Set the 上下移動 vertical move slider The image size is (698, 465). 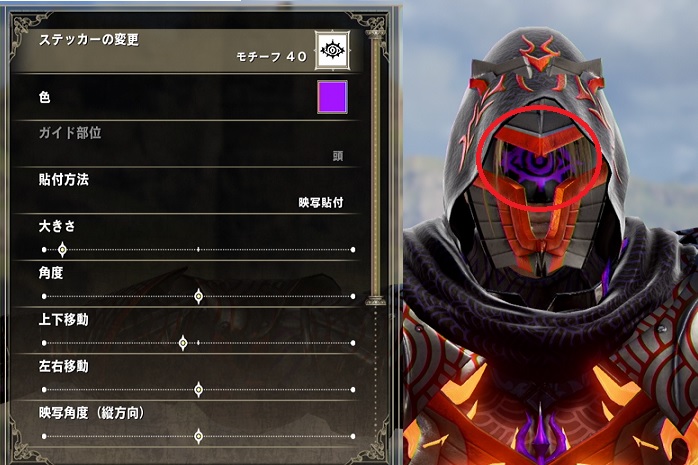point(183,343)
